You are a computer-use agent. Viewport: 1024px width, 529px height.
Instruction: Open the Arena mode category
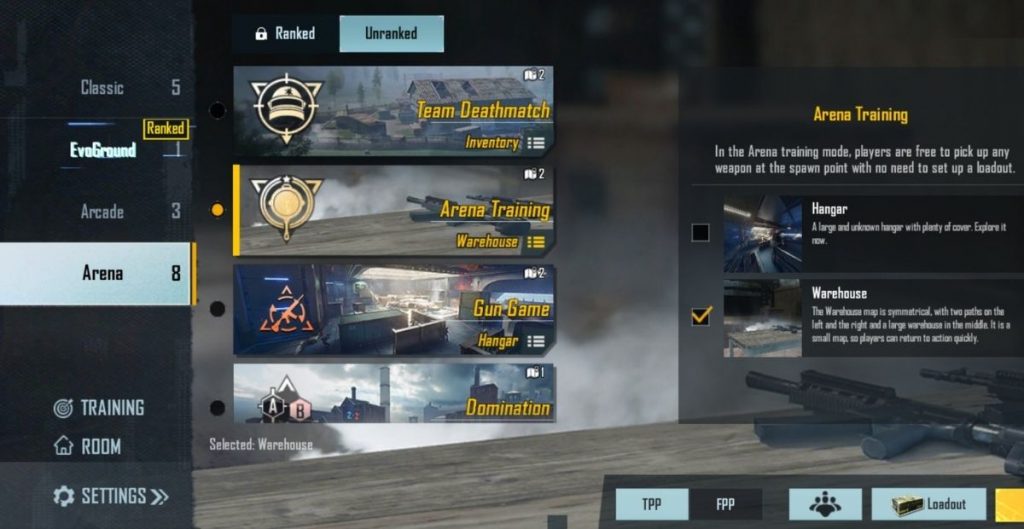[102, 273]
